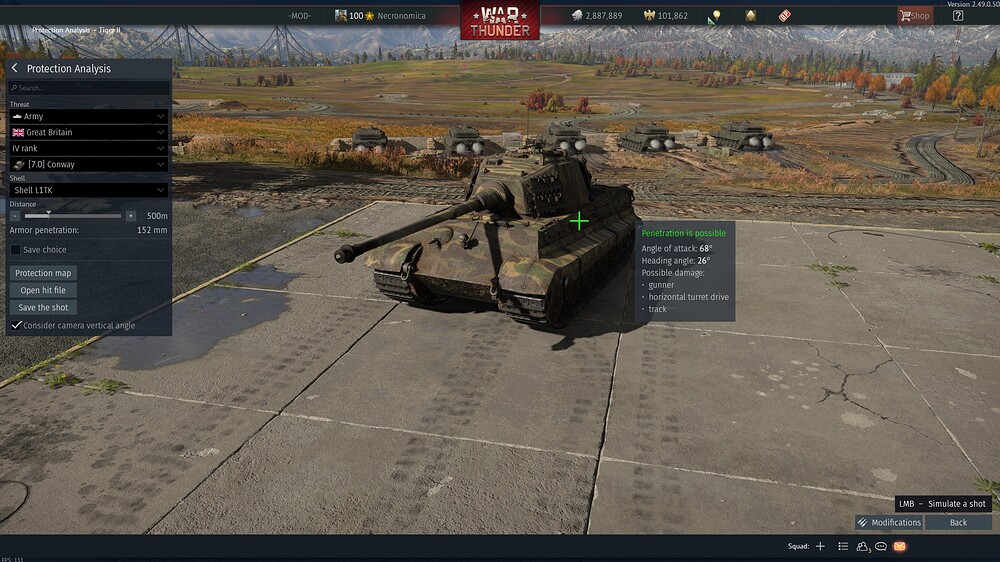Screen dimensions: 1000x562
Task: Tick the Save choice checkbox
Action: (15, 250)
